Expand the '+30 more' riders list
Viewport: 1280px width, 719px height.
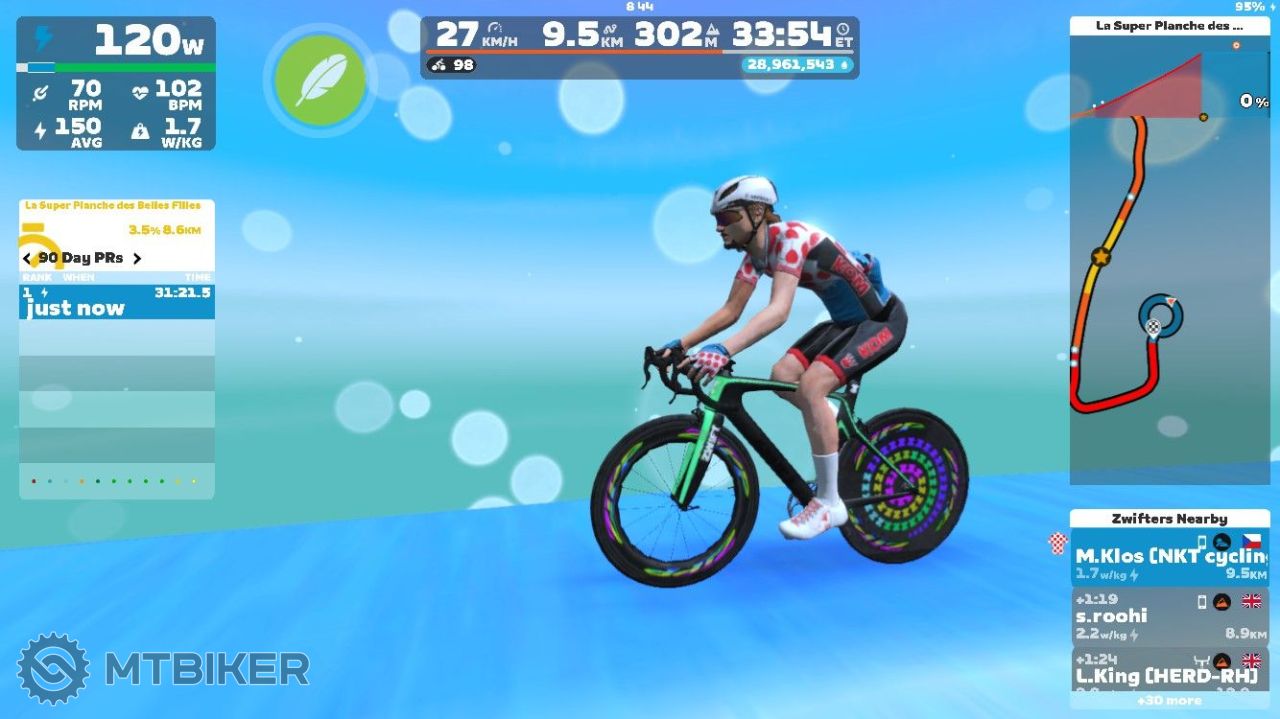click(x=1169, y=701)
